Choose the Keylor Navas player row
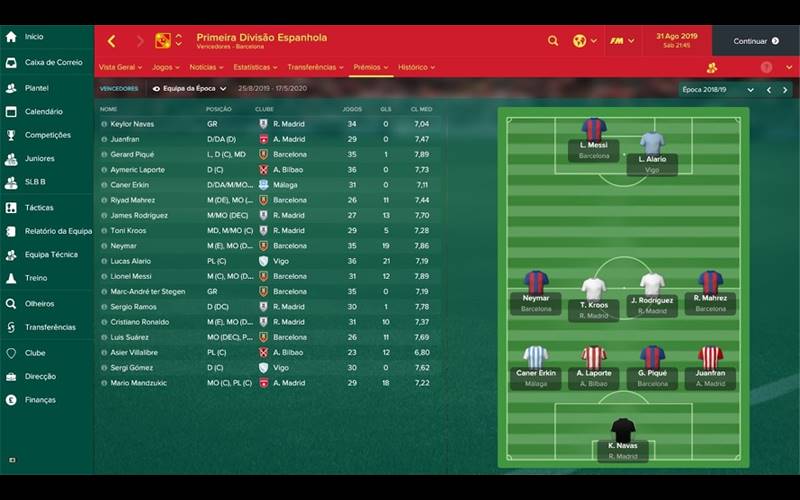 point(133,124)
